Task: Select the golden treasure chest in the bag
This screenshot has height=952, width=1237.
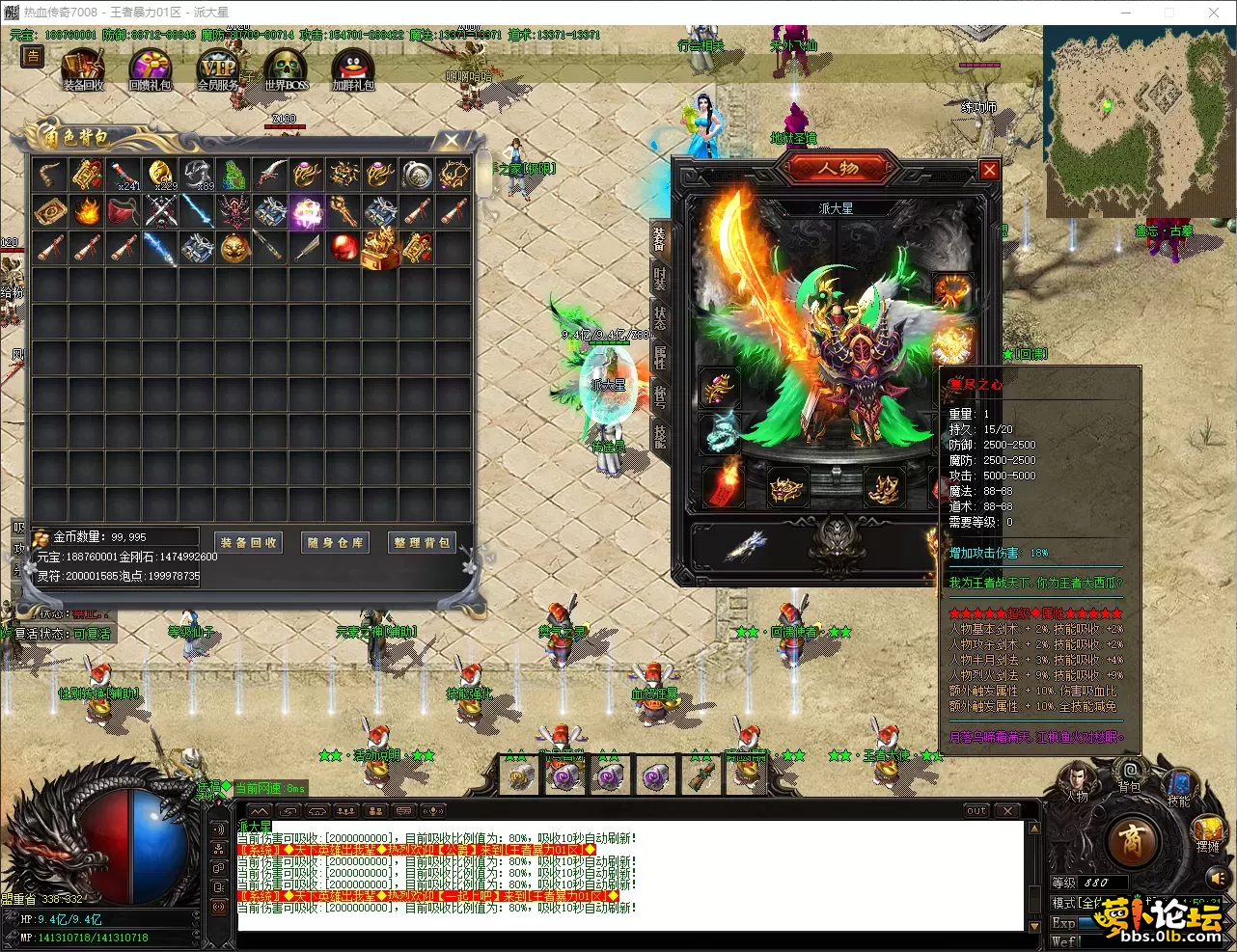Action: (379, 248)
